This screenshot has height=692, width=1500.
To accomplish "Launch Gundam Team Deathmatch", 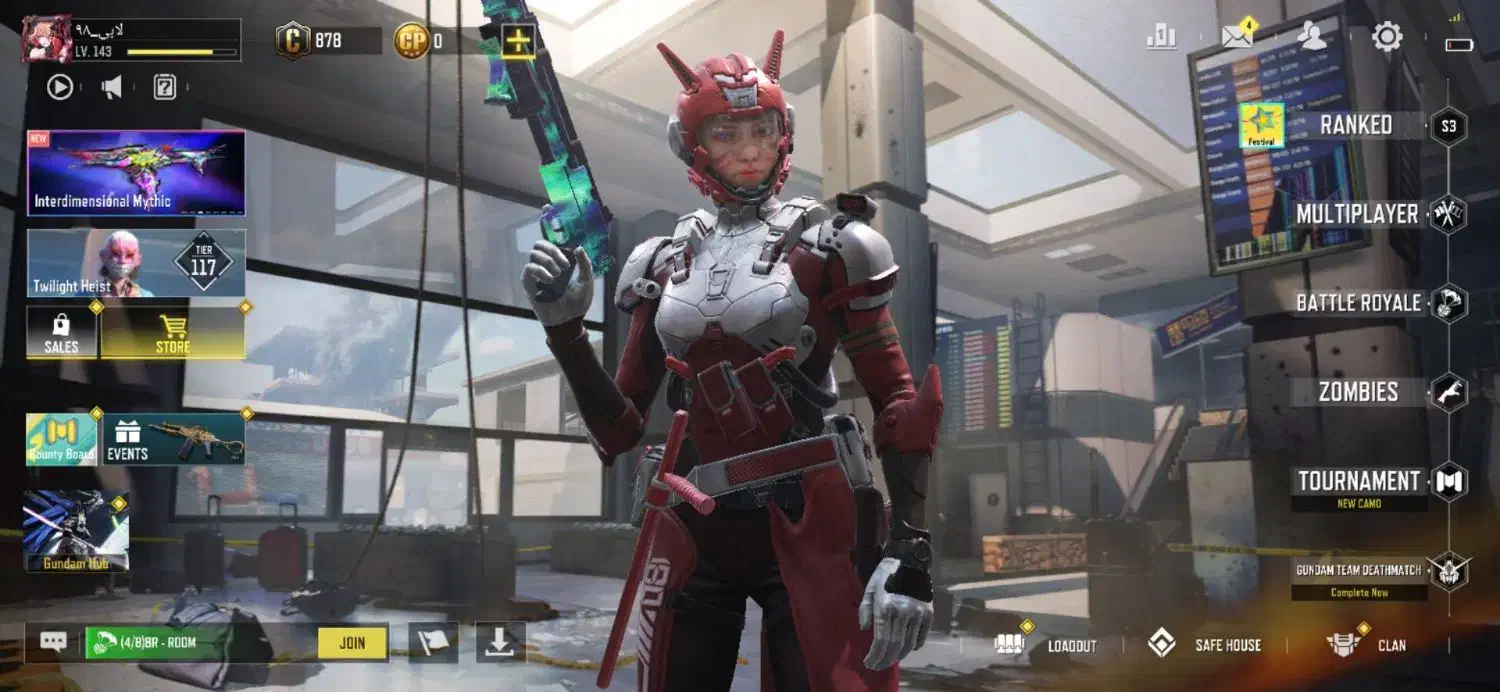I will click(x=1358, y=571).
